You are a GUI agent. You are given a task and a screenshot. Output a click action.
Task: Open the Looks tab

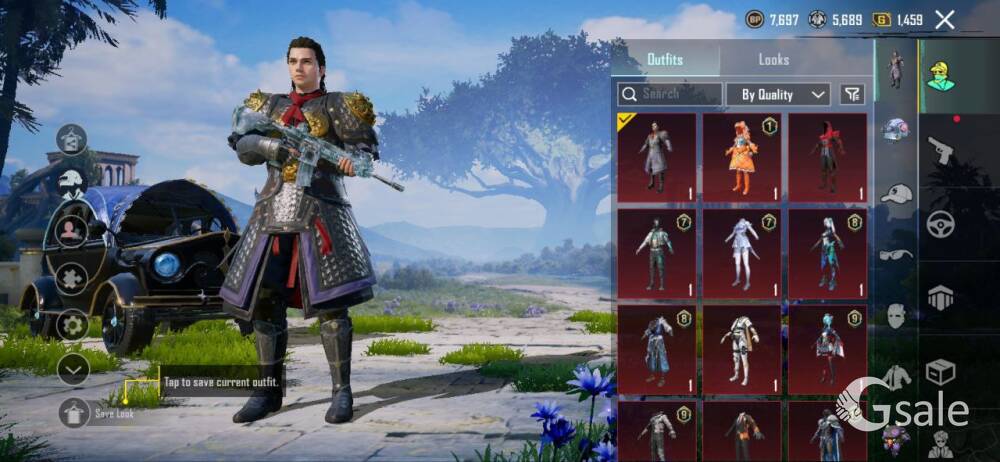click(x=773, y=60)
